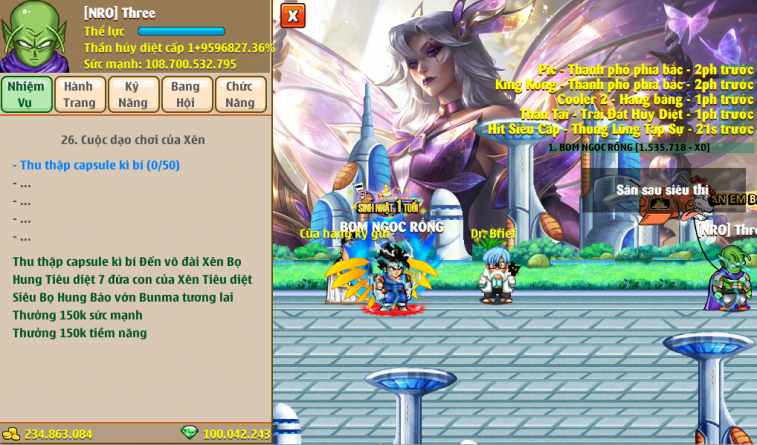Open the Chức Năng tab

point(240,94)
